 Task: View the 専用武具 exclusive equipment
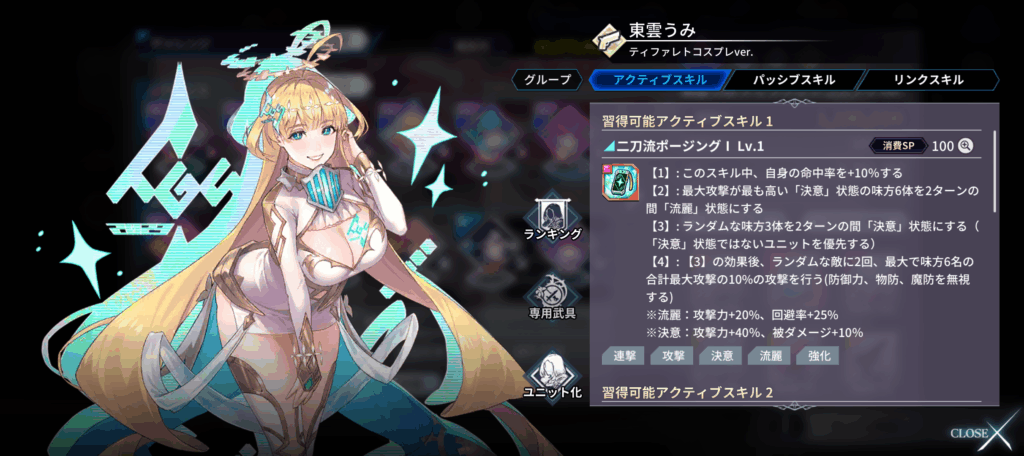552,297
